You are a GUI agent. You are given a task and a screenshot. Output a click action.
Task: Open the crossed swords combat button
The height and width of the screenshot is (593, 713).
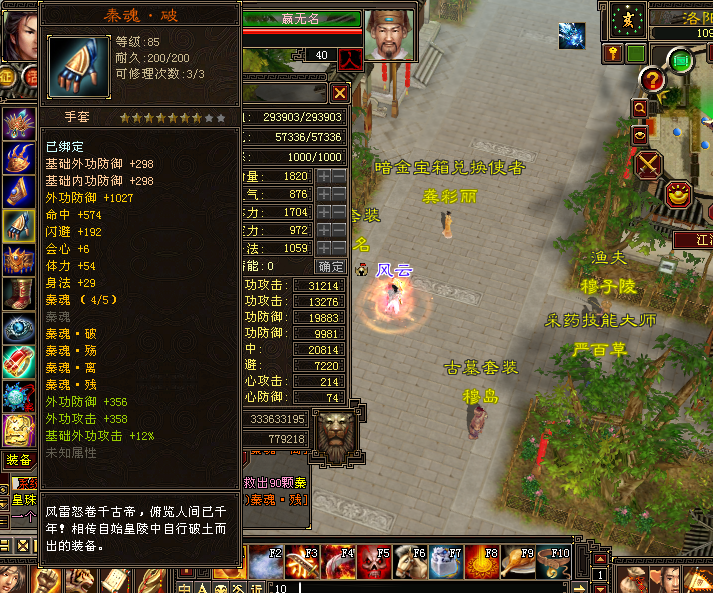point(650,163)
